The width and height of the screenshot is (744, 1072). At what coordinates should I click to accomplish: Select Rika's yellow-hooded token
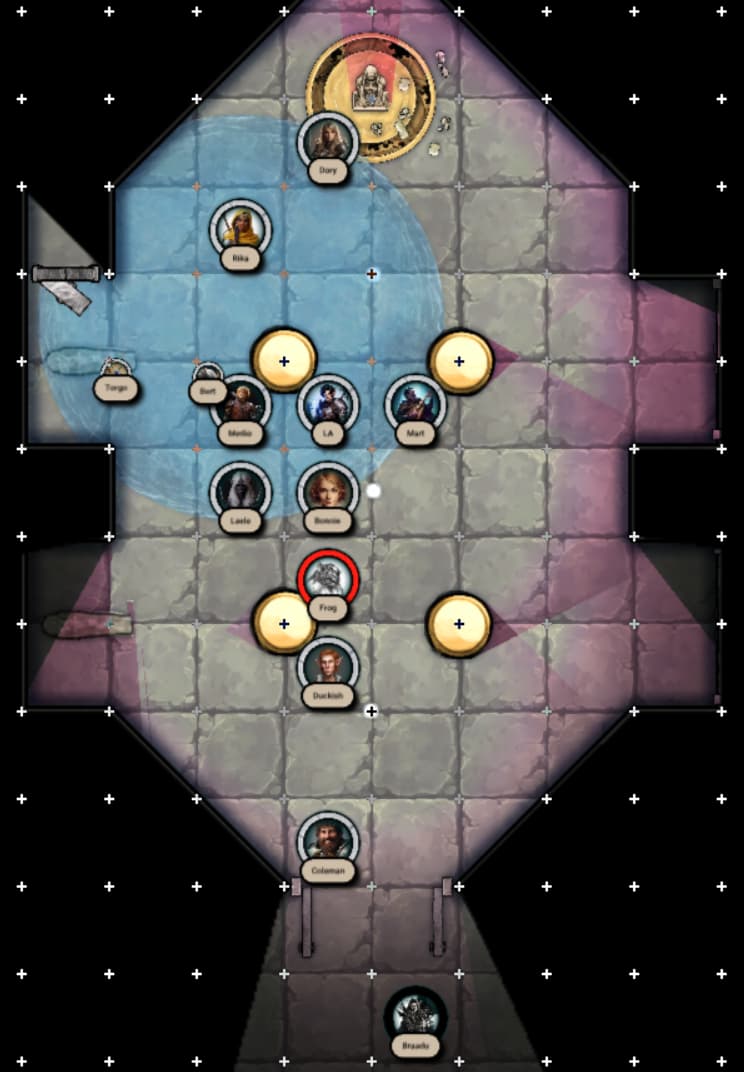coord(240,230)
